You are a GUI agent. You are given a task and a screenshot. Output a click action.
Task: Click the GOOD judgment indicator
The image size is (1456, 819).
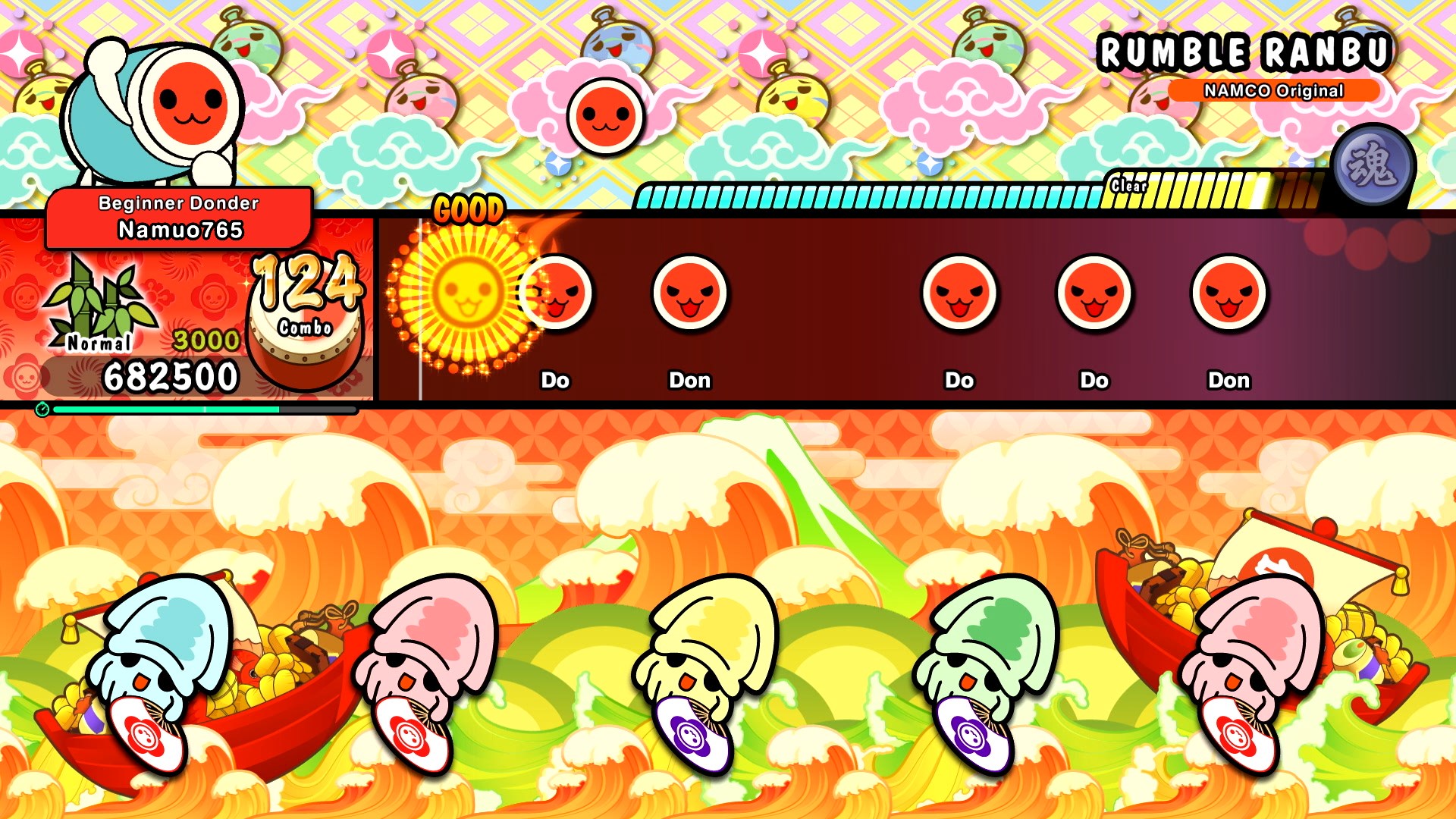pyautogui.click(x=469, y=209)
